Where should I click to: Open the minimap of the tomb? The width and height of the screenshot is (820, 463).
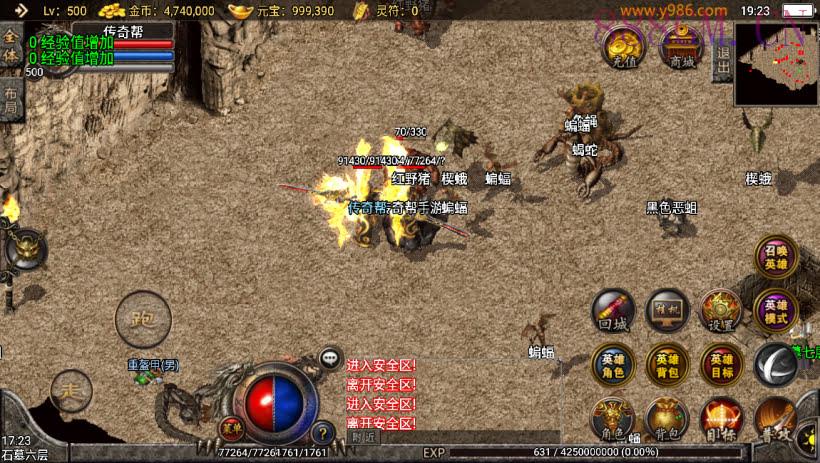tap(776, 65)
